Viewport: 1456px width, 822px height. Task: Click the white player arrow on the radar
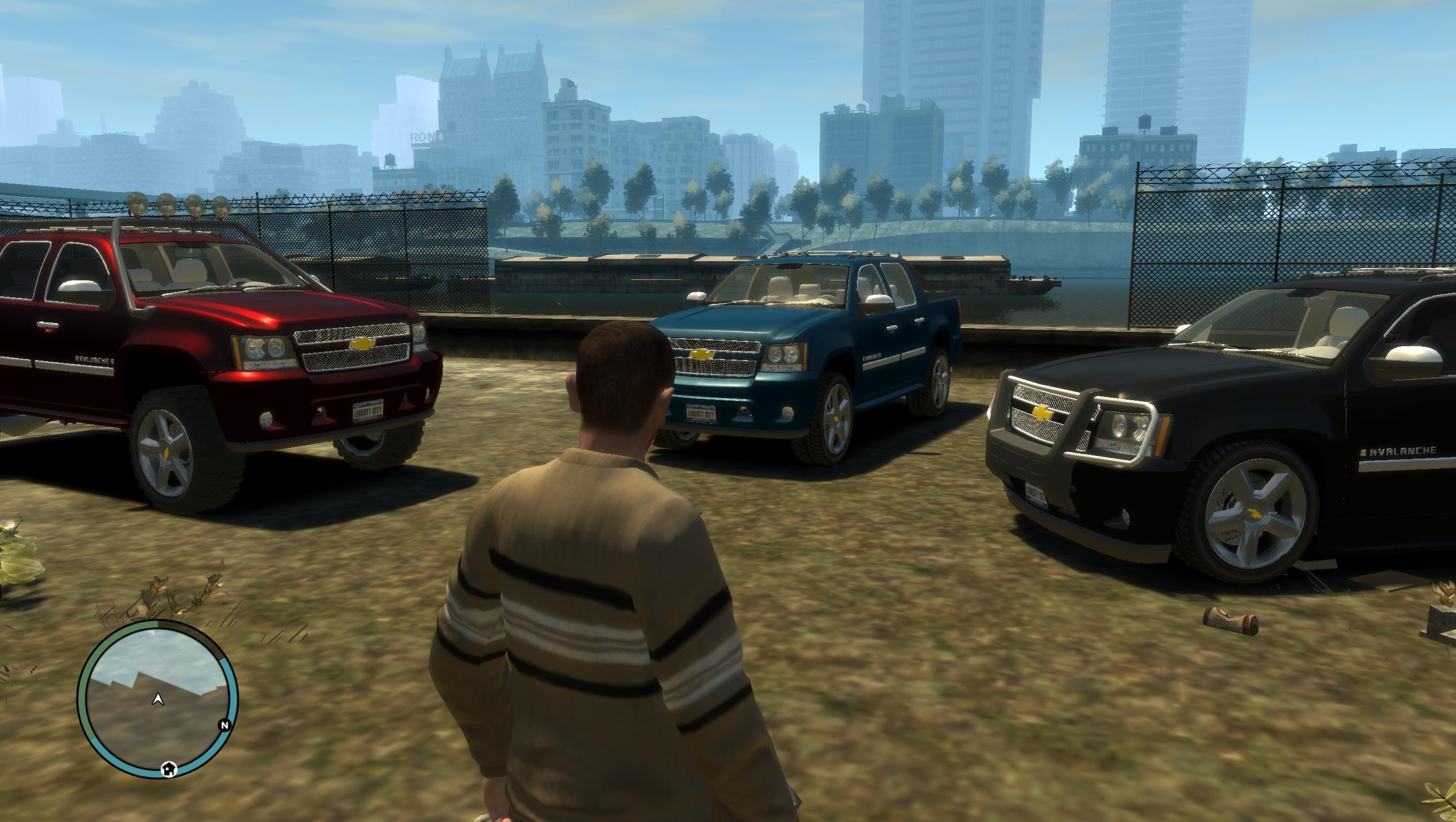click(158, 699)
